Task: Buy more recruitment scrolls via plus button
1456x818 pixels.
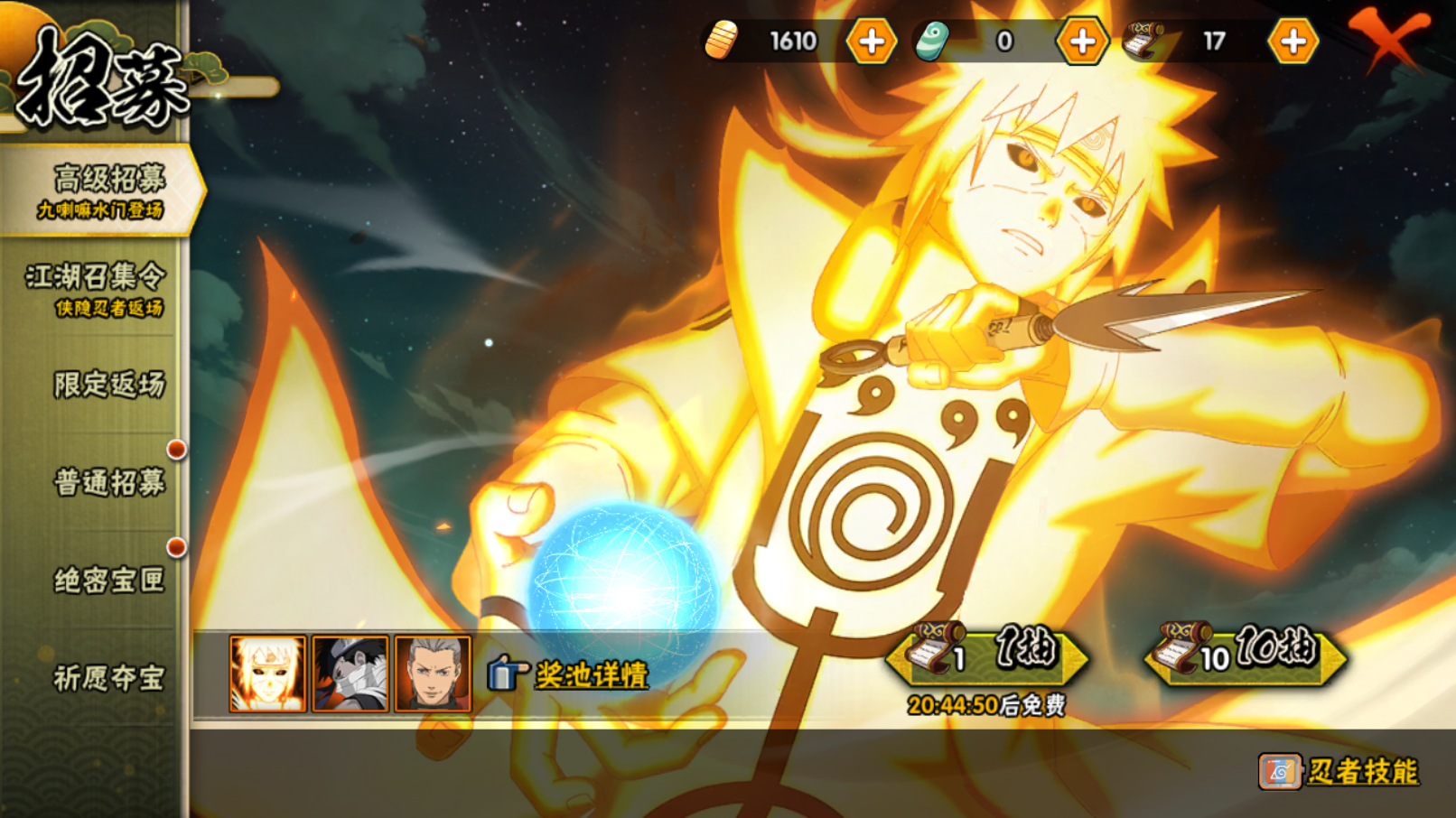Action: click(1293, 42)
